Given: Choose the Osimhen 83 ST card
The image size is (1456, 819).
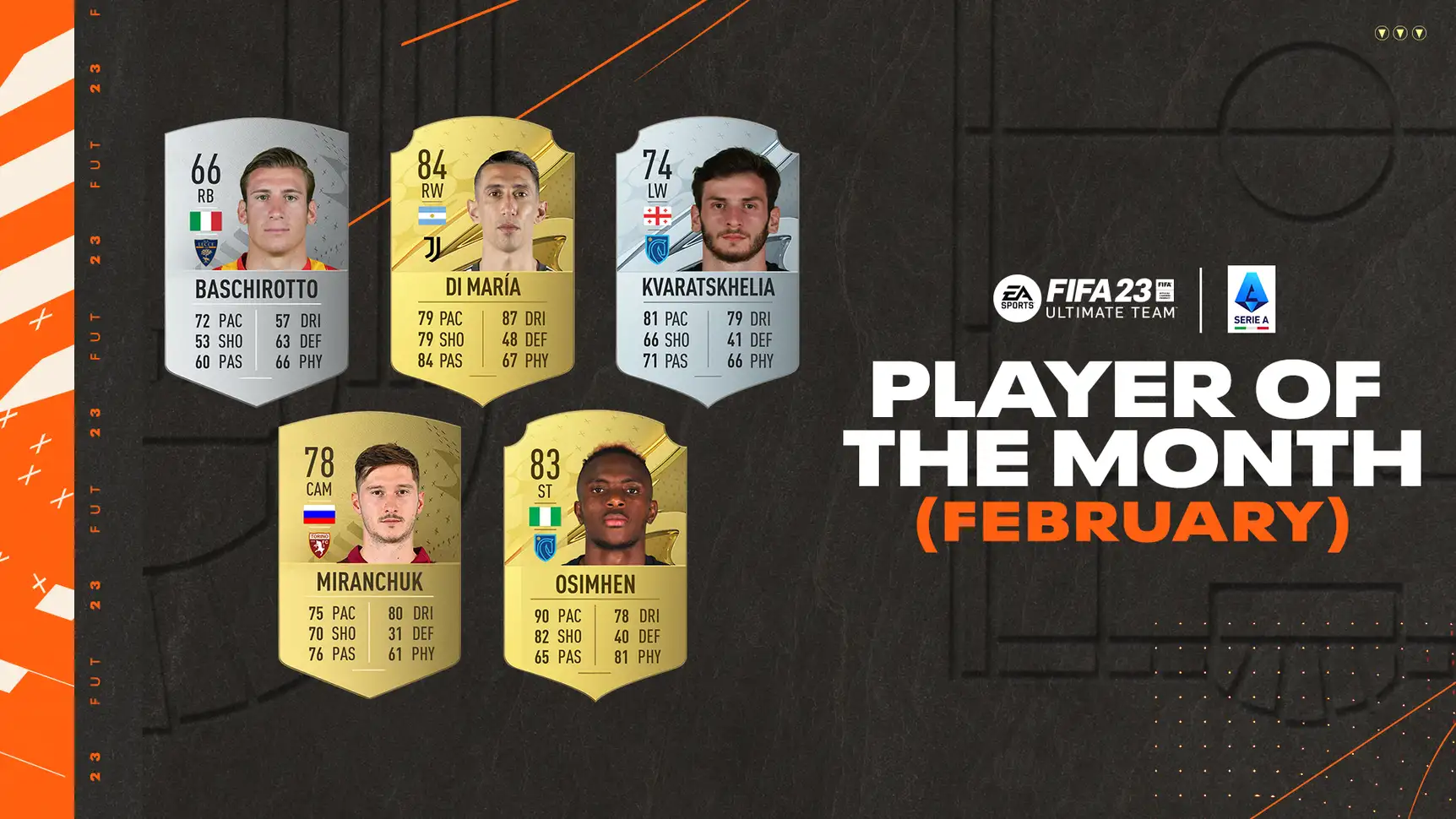Looking at the screenshot, I should [x=595, y=556].
